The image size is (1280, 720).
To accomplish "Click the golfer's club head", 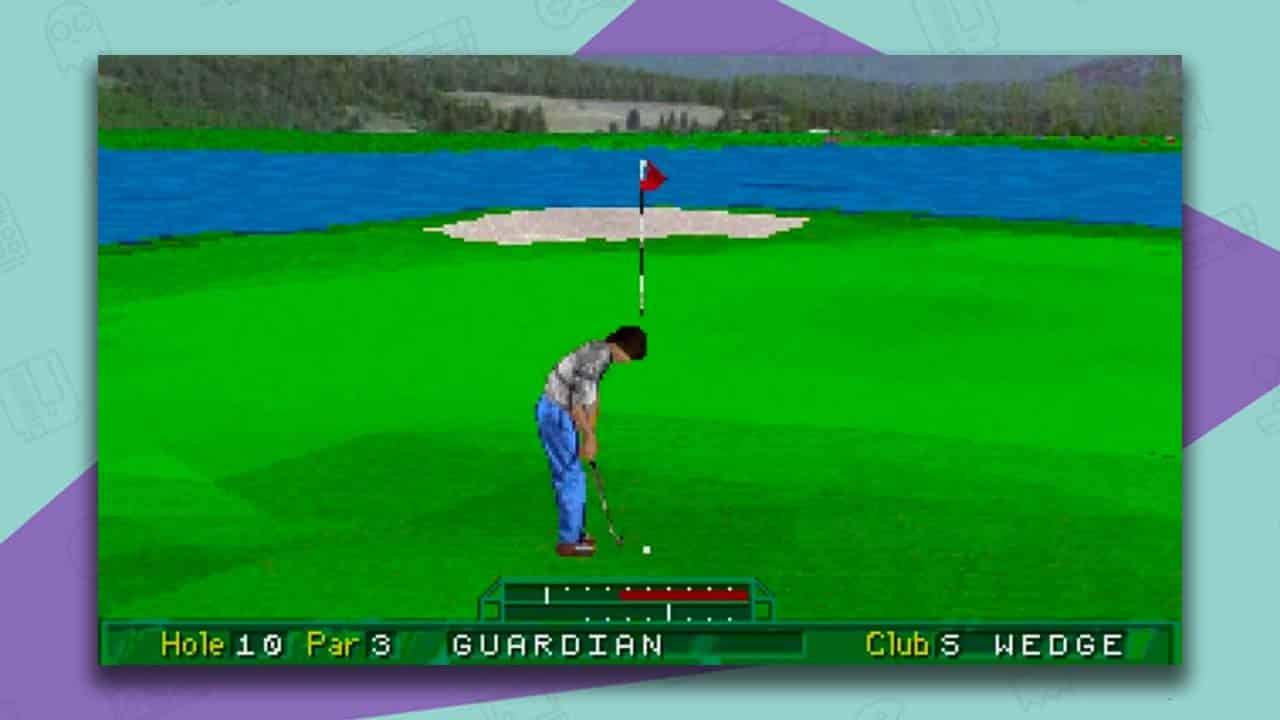I will [x=618, y=541].
